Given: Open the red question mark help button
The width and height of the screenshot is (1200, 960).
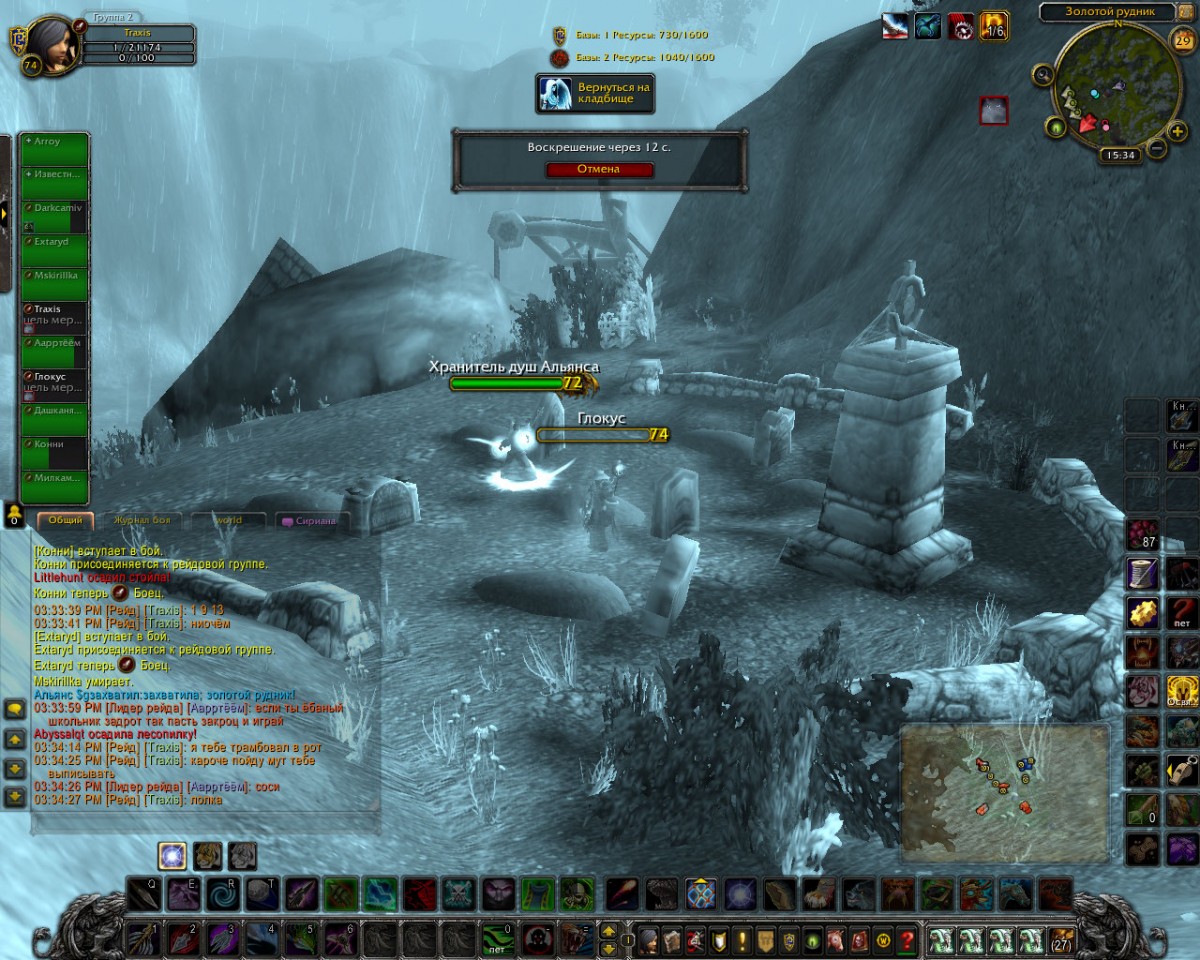Looking at the screenshot, I should pos(907,940).
